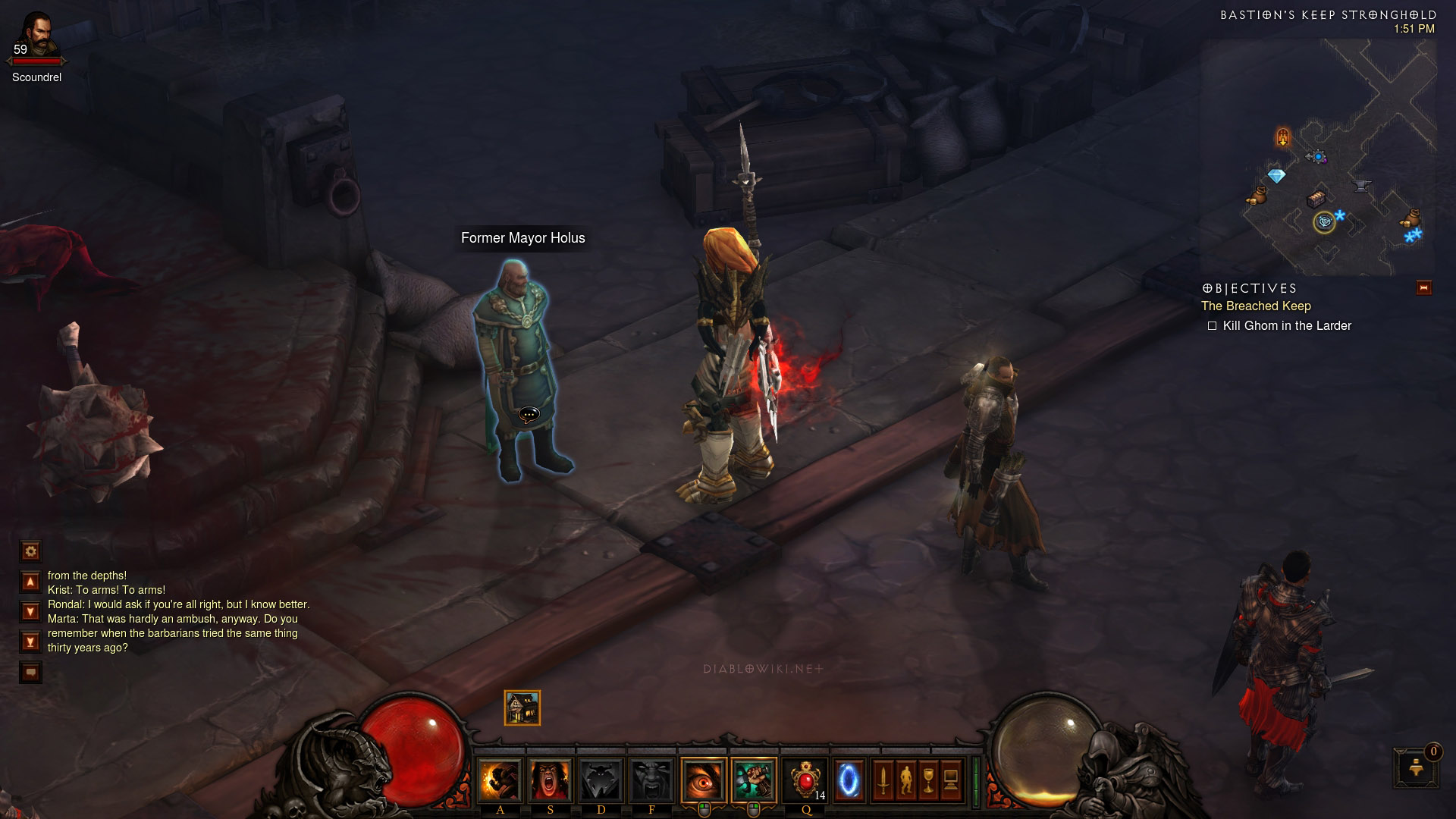The width and height of the screenshot is (1456, 819).
Task: Jump to bottom of chat log
Action: click(30, 642)
